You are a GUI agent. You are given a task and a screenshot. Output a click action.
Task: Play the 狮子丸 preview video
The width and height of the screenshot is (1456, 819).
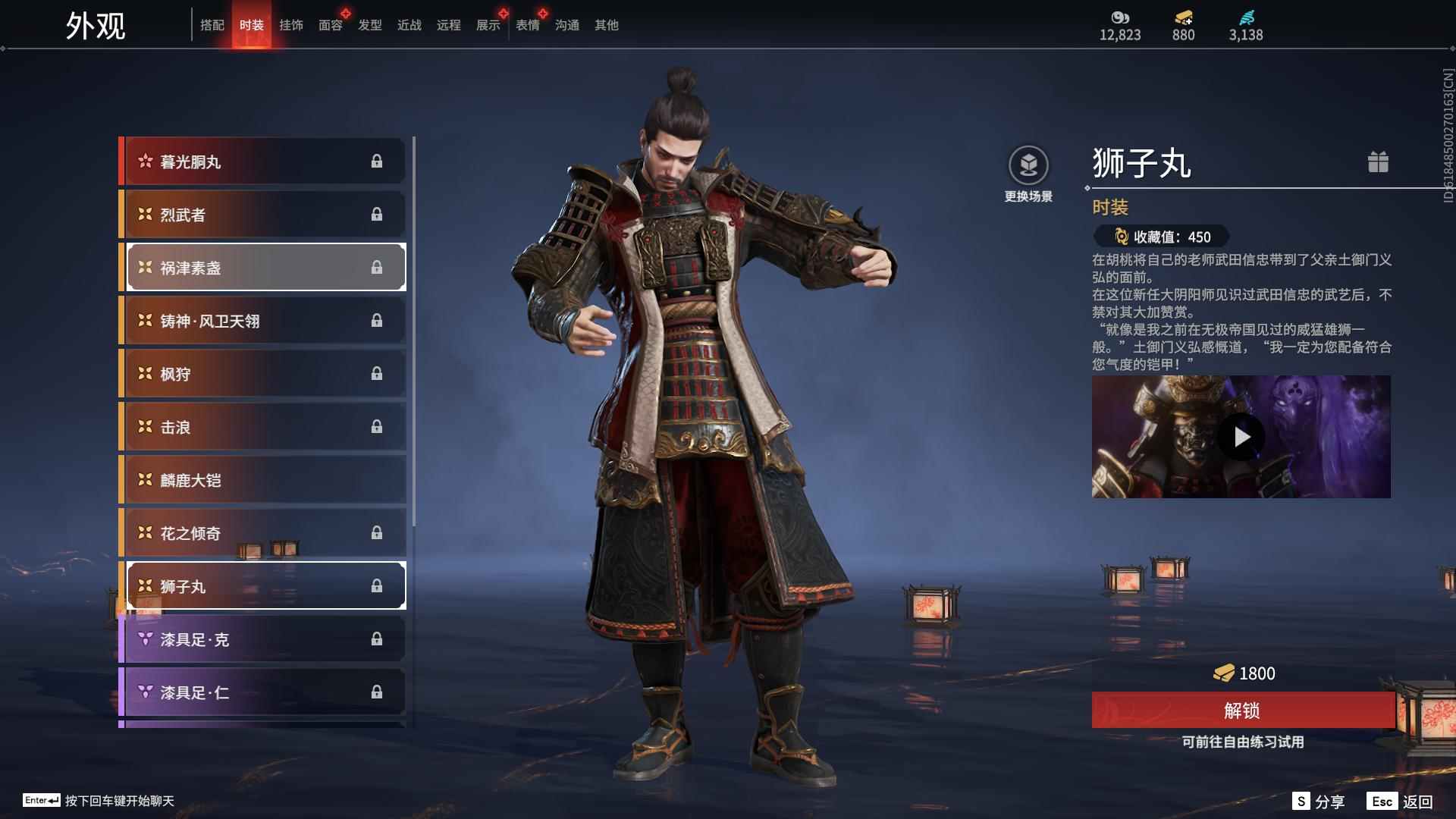(x=1241, y=436)
